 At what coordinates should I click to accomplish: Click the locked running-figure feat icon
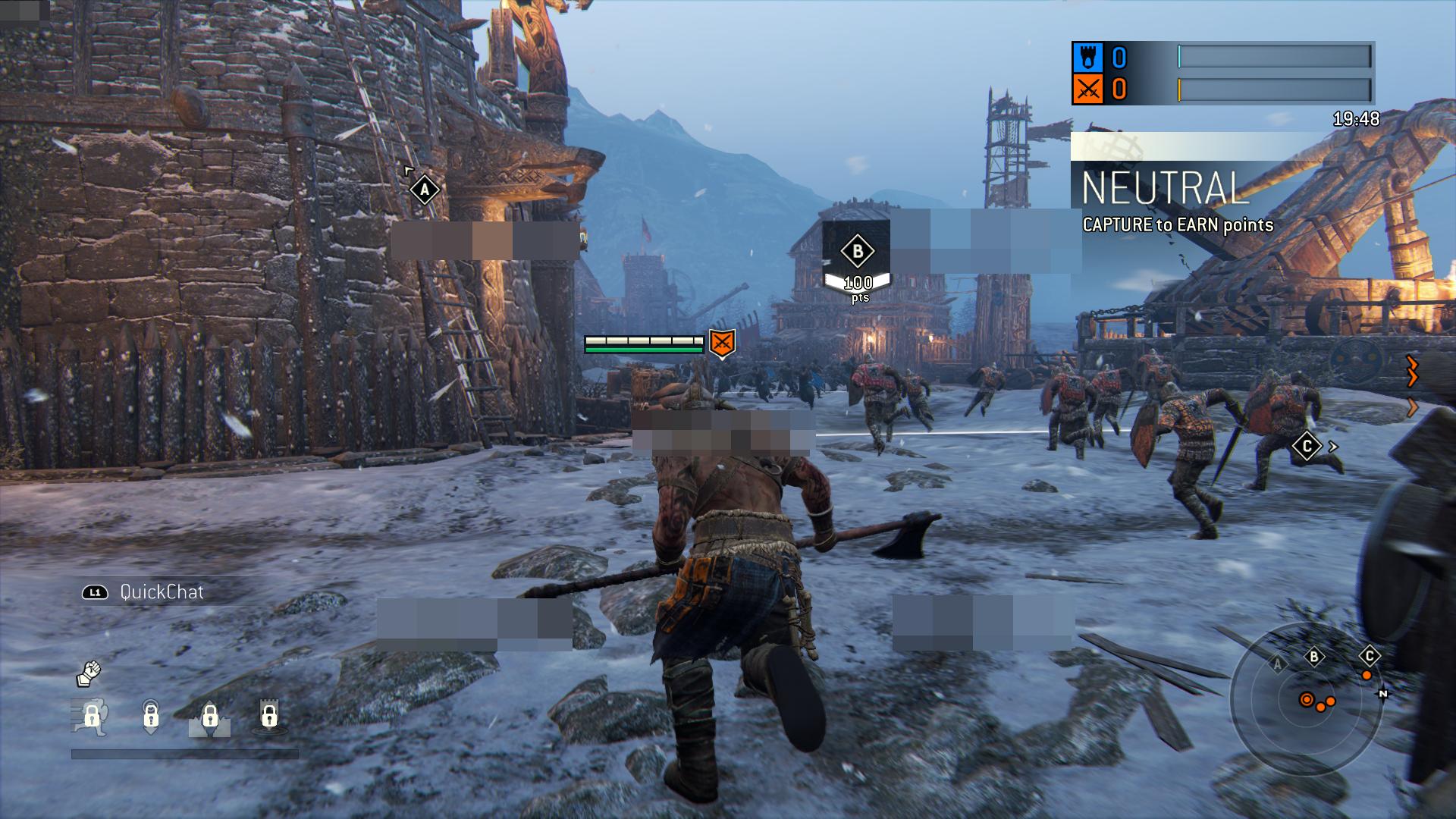[x=91, y=716]
